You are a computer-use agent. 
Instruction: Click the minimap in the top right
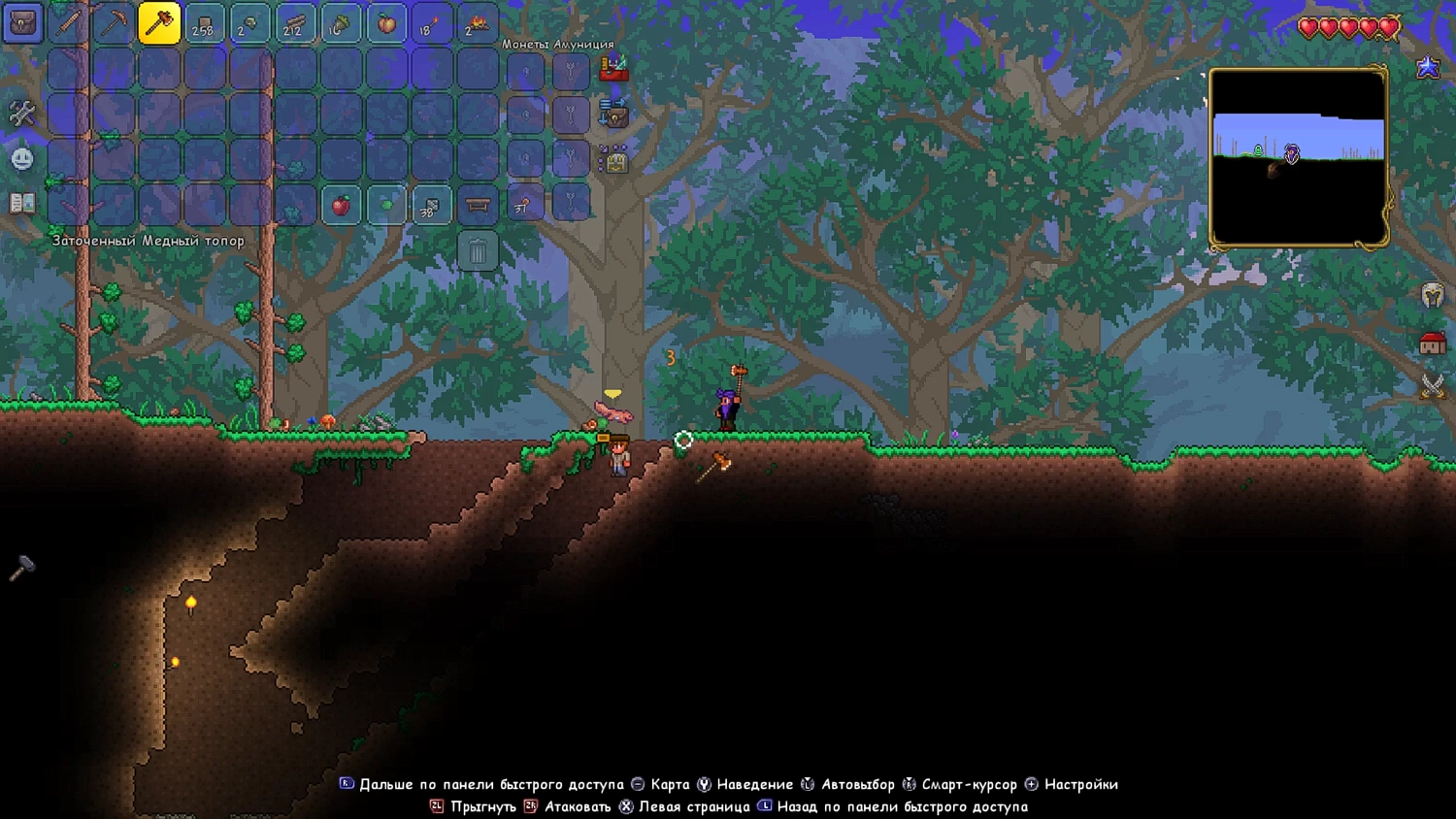coord(1298,155)
